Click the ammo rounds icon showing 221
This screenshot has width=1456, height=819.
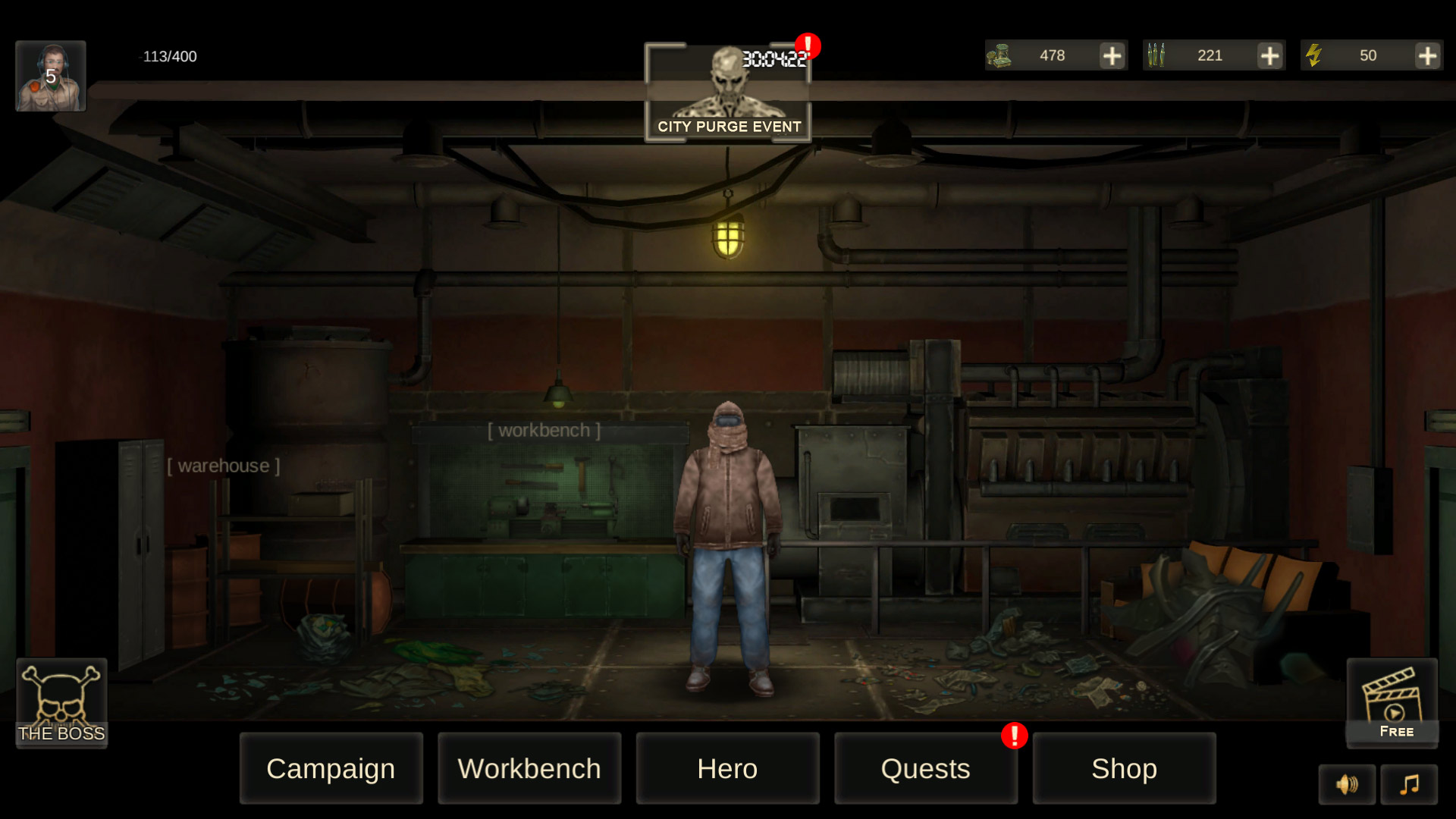pos(1158,55)
